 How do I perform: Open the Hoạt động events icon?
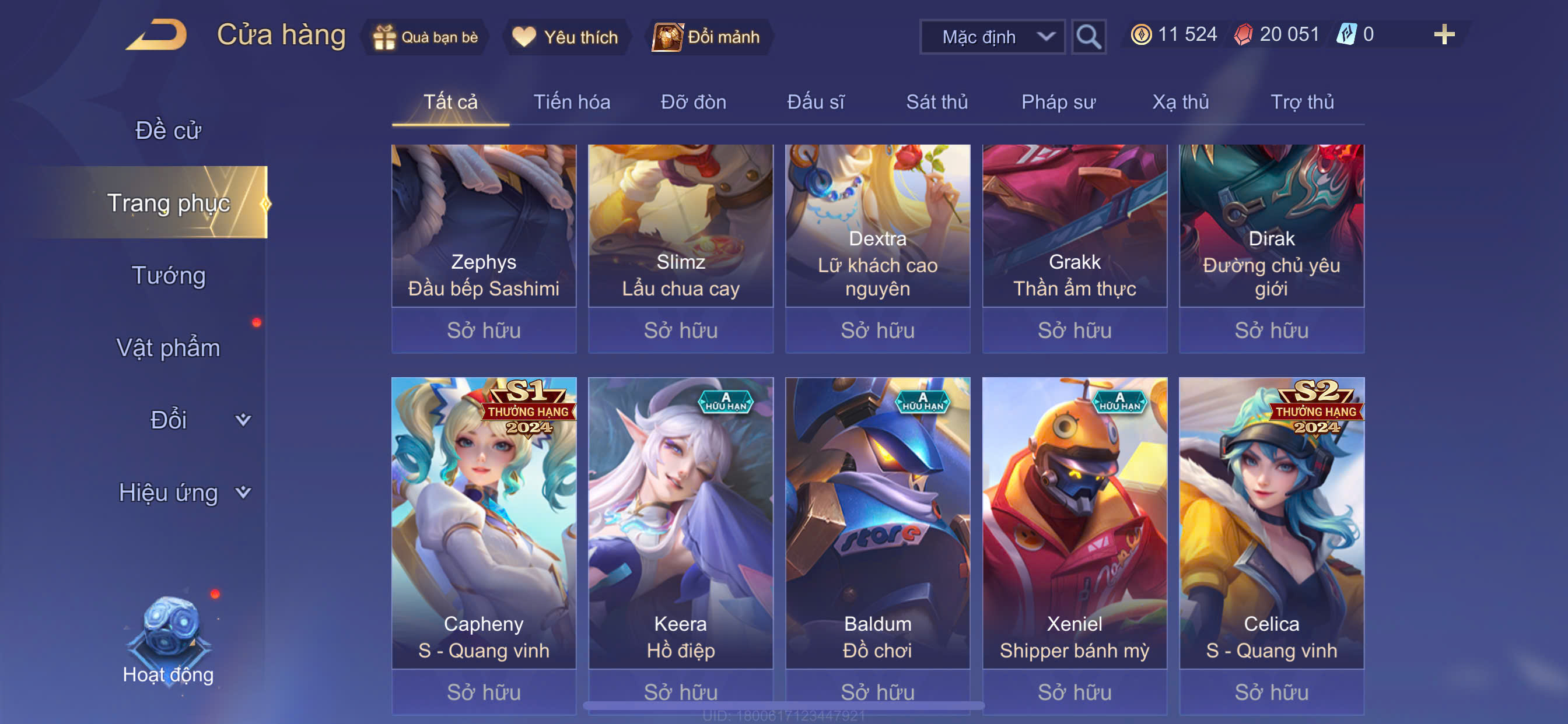tap(169, 639)
